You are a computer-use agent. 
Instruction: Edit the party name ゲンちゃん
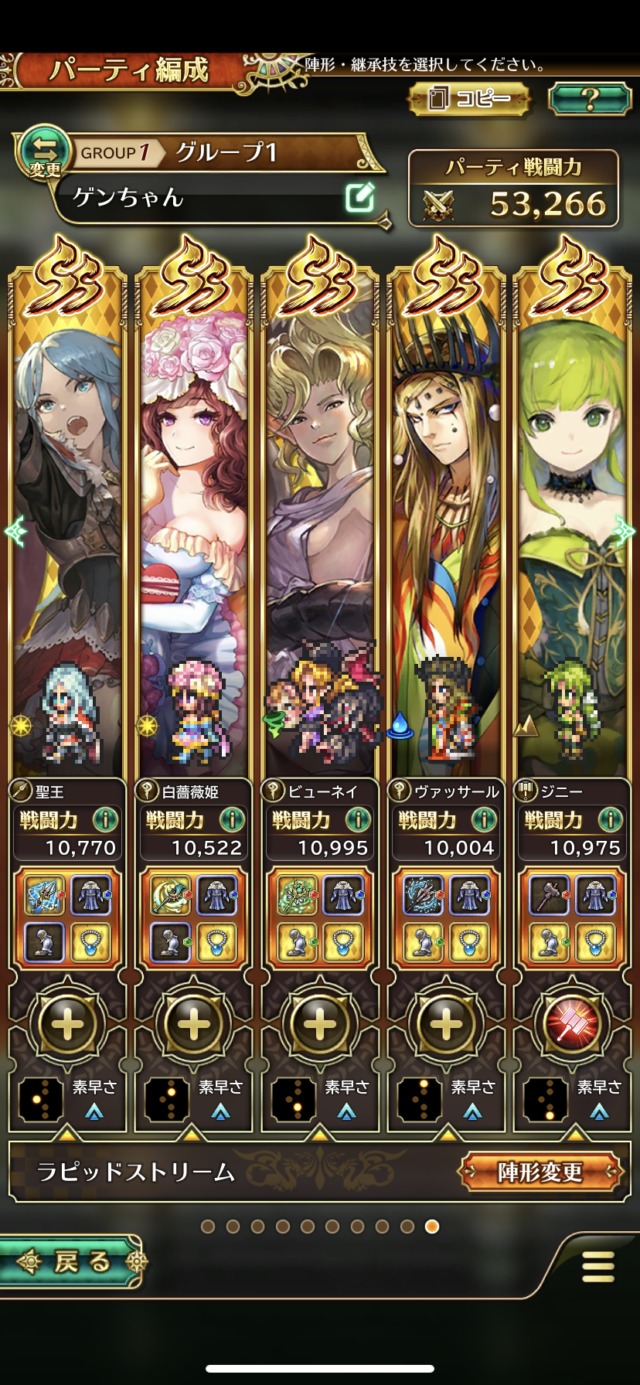[359, 197]
